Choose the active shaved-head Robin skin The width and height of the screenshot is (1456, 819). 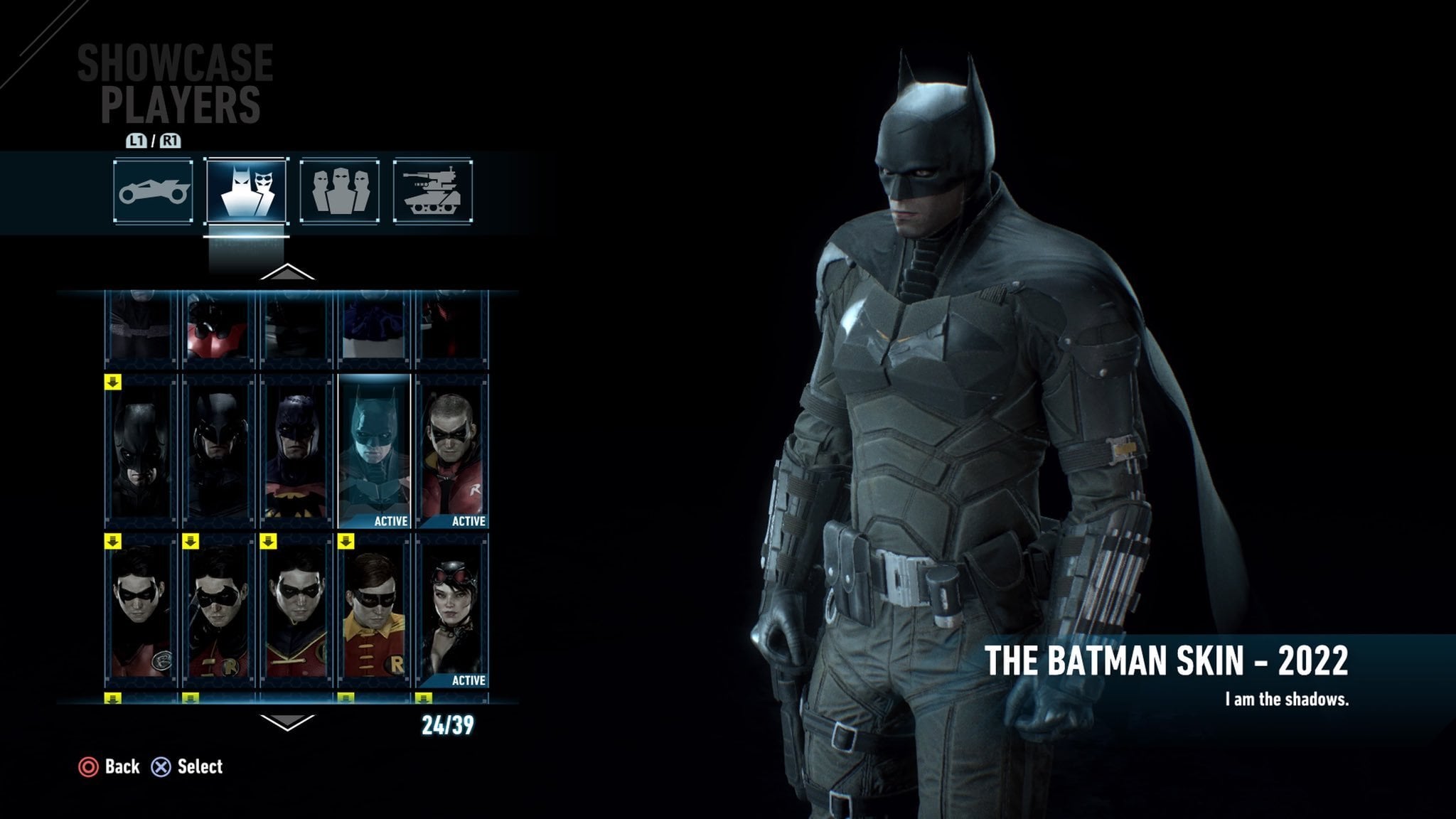[x=453, y=453]
